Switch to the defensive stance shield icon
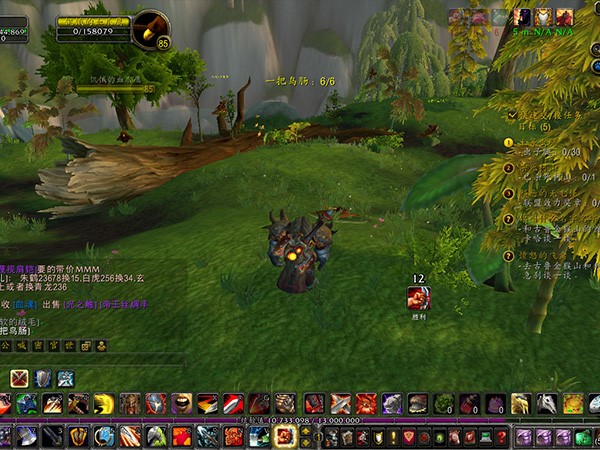Viewport: 600px width, 450px height. click(42, 378)
